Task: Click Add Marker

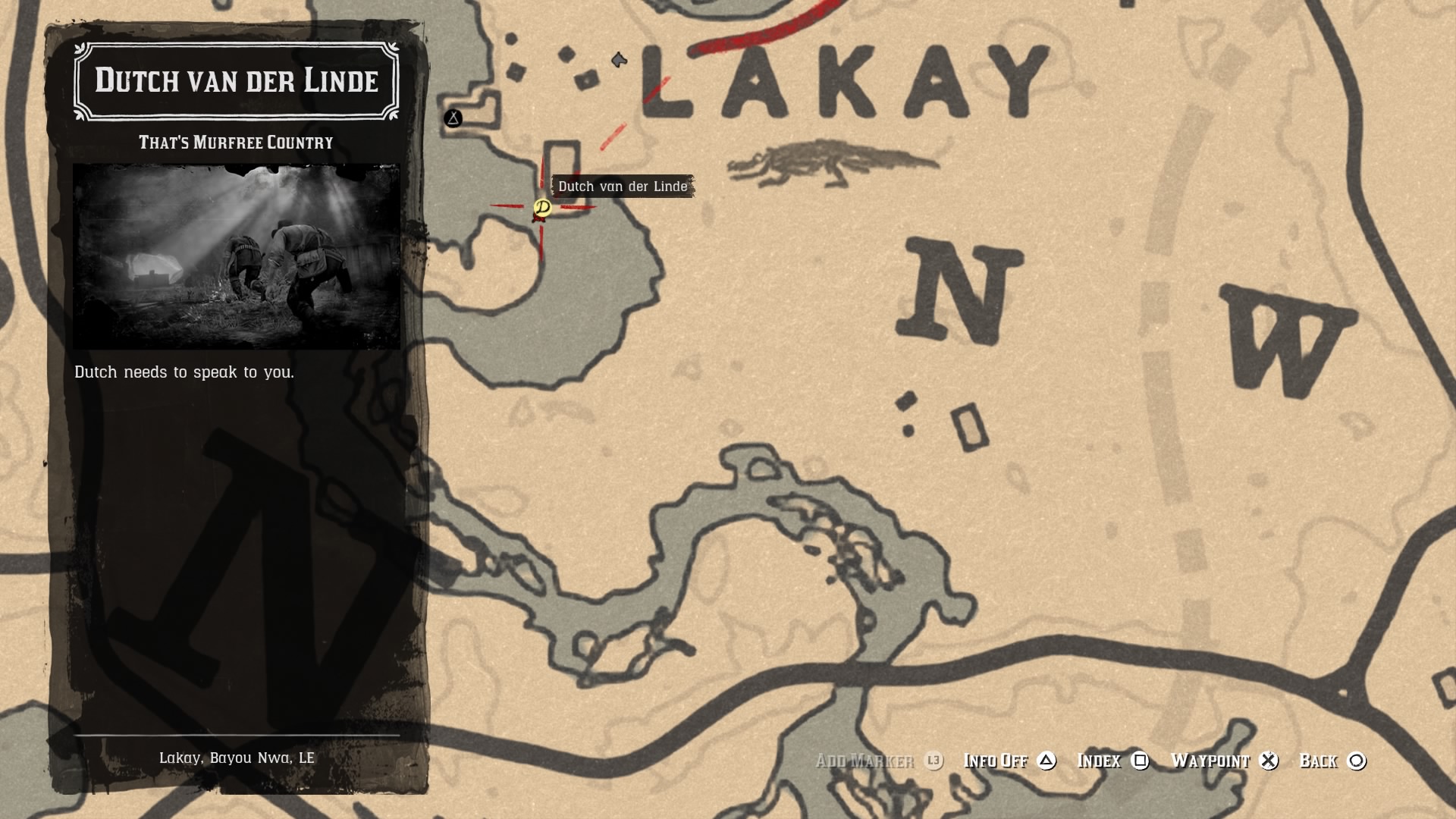Action: point(864,761)
